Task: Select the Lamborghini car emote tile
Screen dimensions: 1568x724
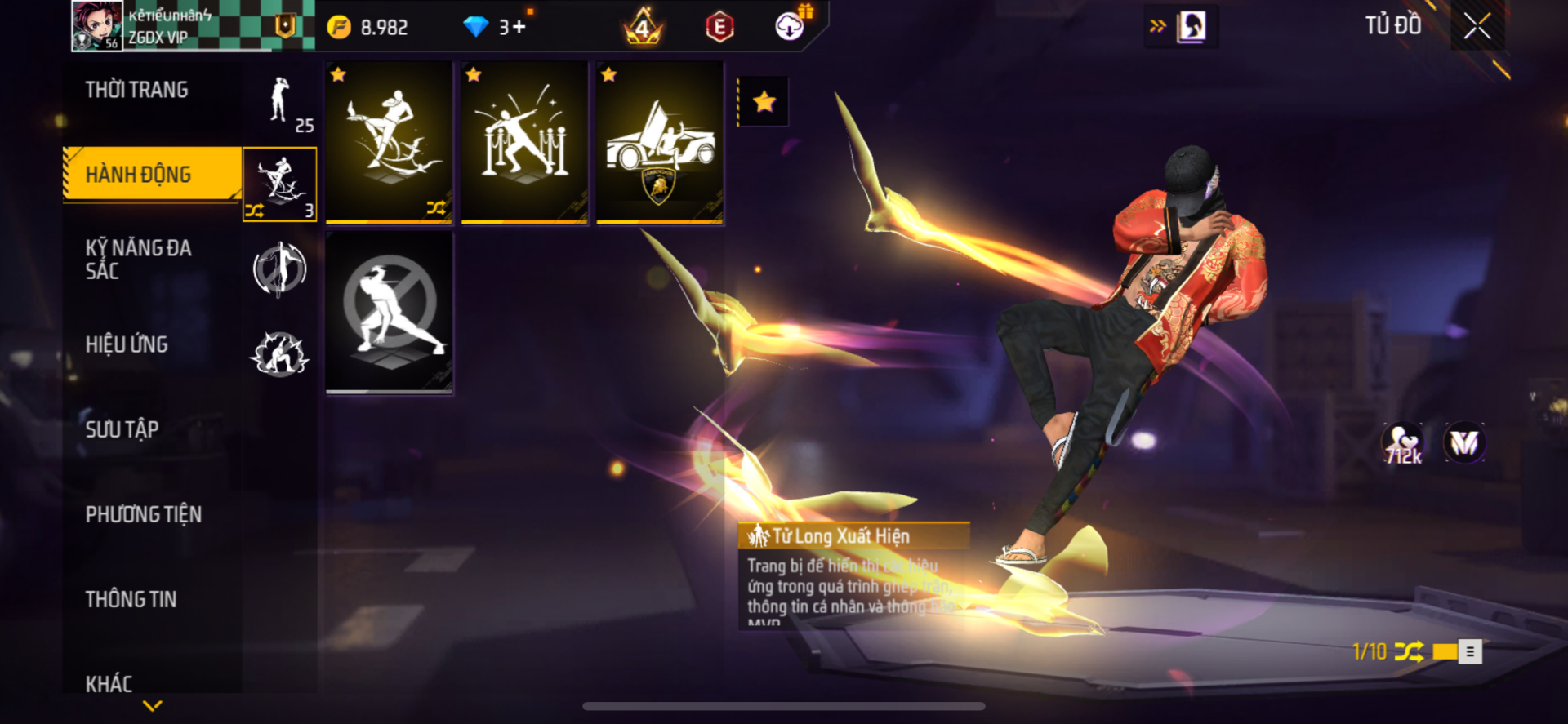Action: (659, 143)
